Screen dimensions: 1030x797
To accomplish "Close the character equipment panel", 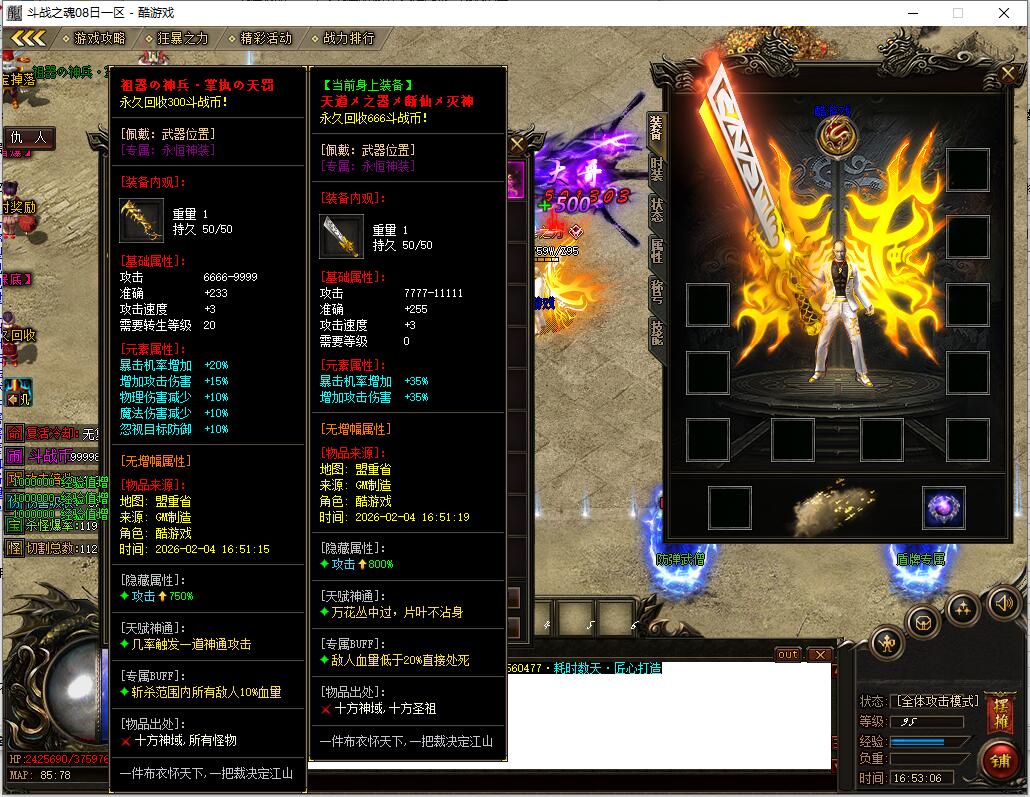I will (1008, 74).
